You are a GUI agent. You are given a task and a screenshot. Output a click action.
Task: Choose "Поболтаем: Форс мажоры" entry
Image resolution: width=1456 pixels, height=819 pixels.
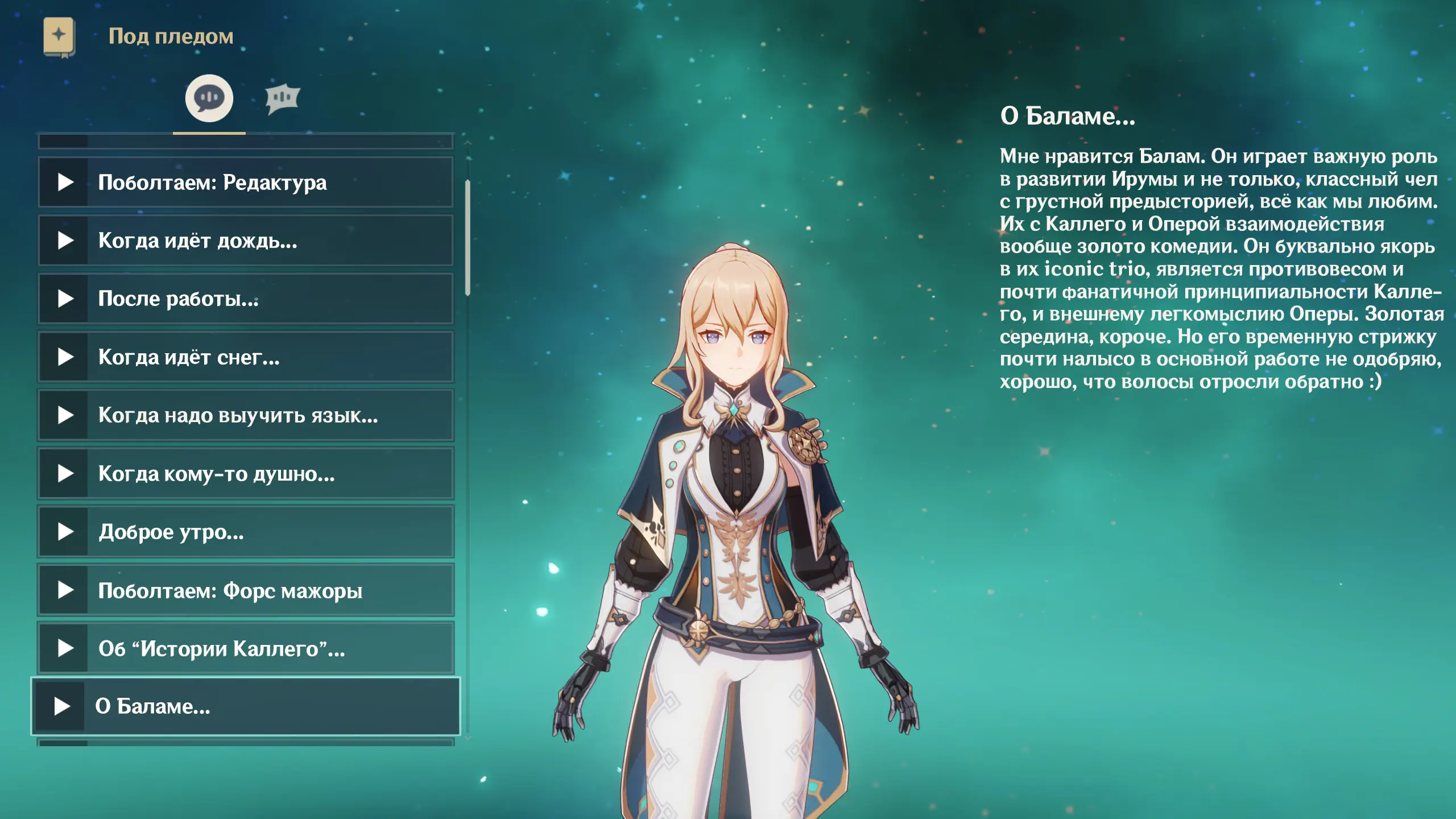click(245, 590)
